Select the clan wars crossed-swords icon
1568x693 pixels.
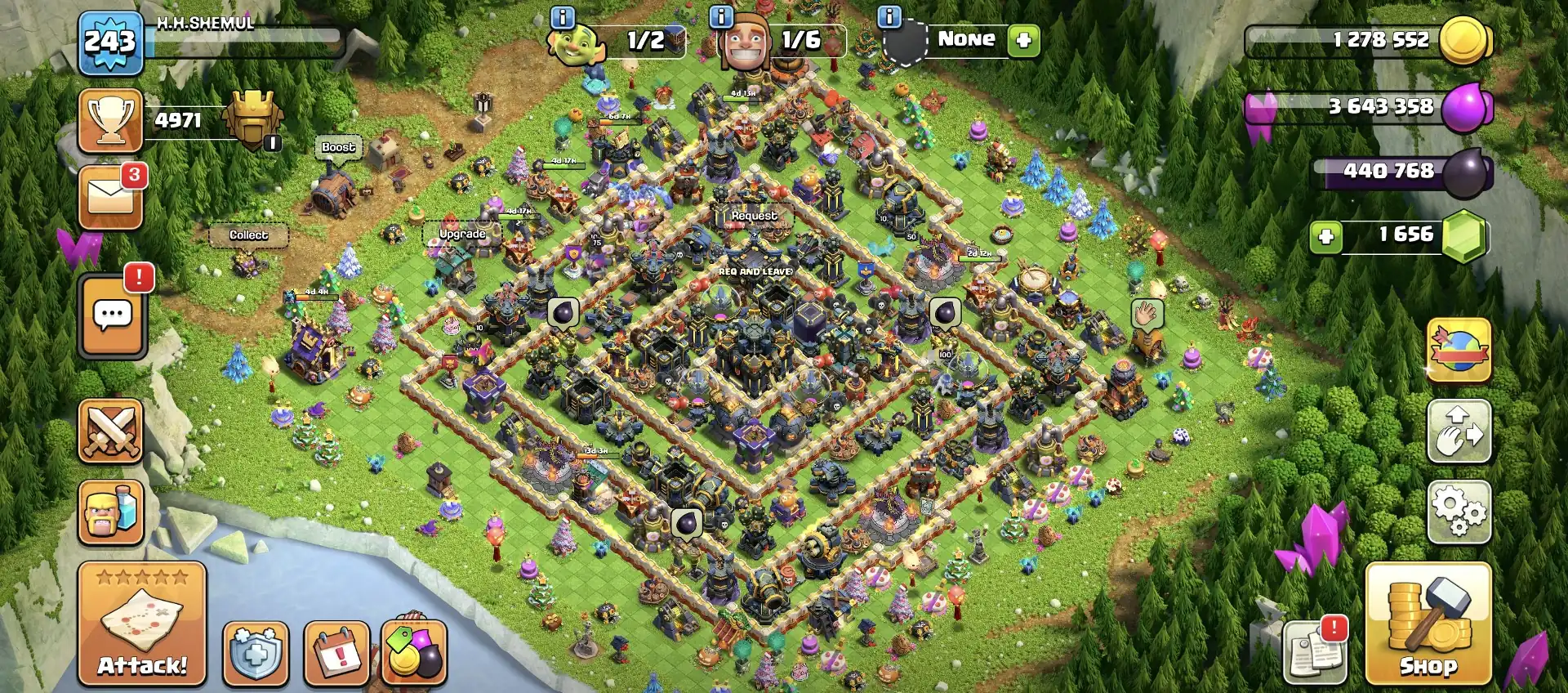click(110, 433)
